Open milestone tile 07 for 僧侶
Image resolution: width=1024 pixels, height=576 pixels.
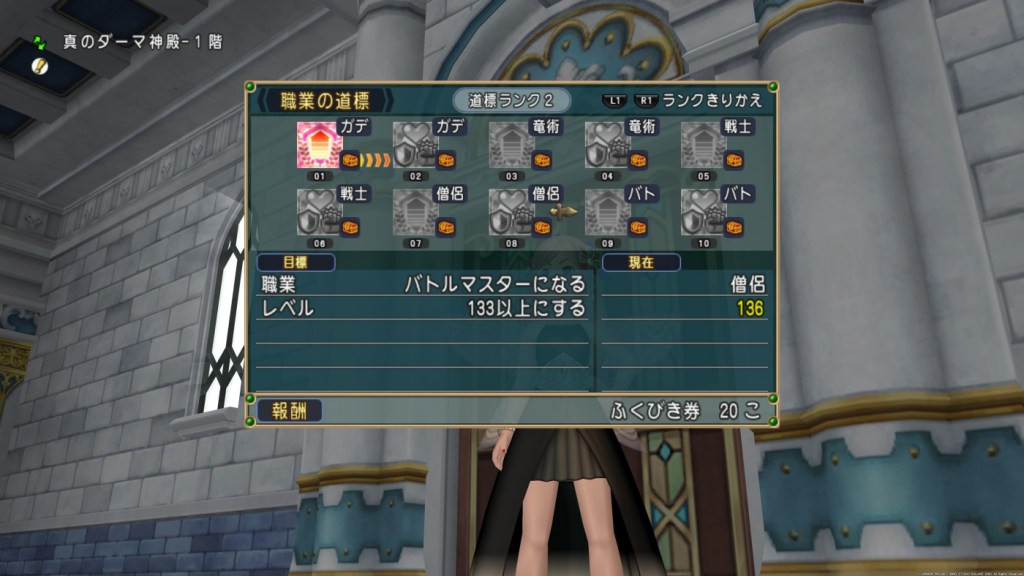pos(416,211)
